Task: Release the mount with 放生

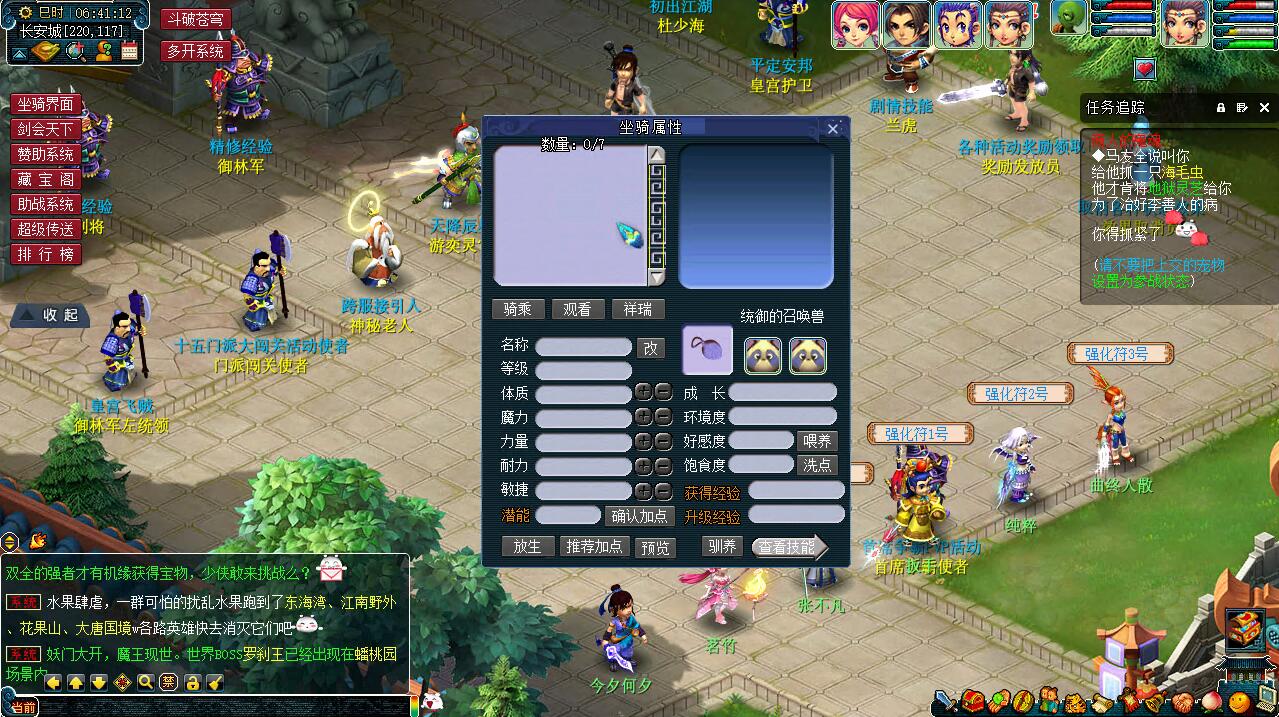Action: (x=527, y=547)
